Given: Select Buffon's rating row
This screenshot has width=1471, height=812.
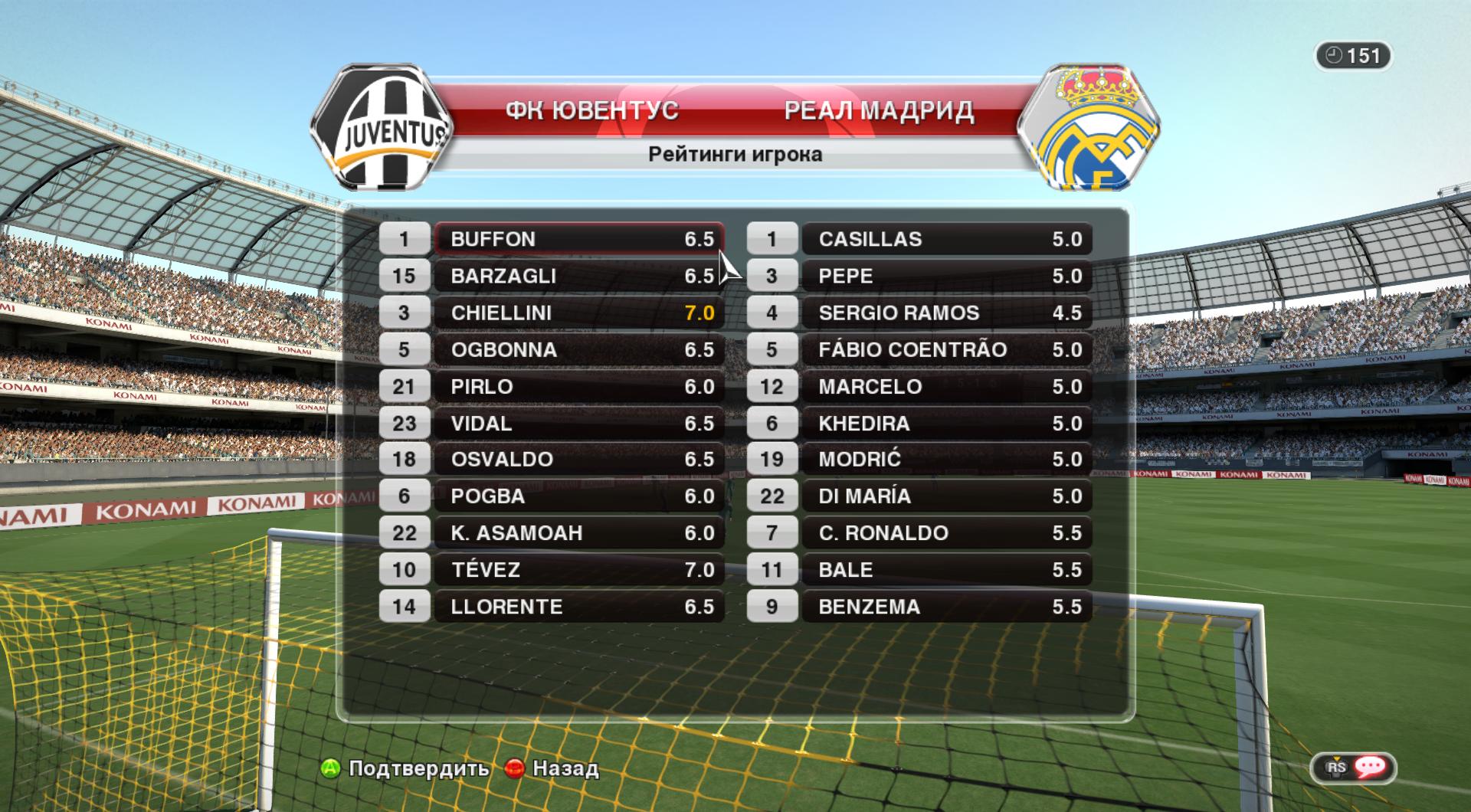Looking at the screenshot, I should coord(578,239).
